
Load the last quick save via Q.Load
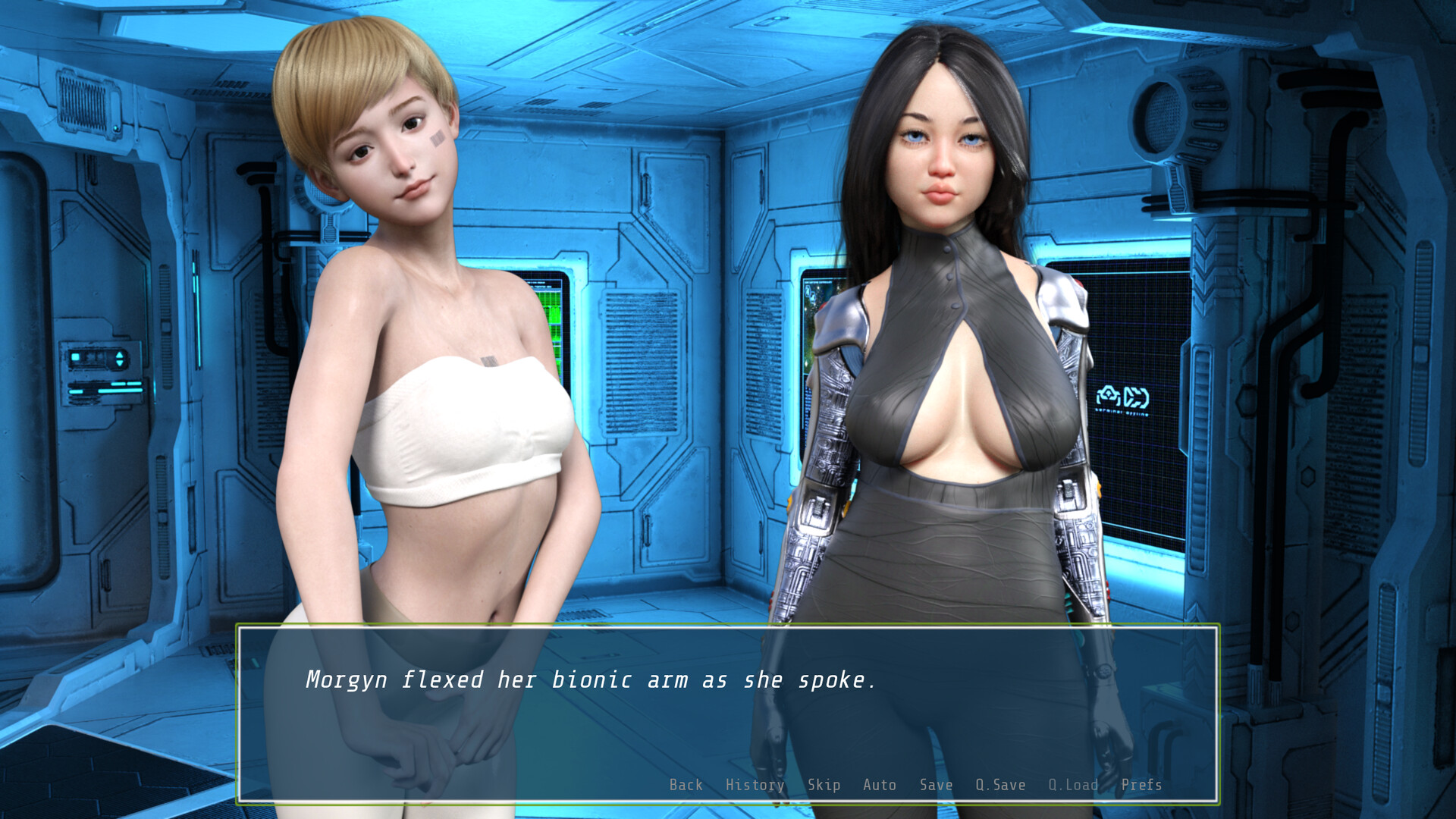(1073, 786)
